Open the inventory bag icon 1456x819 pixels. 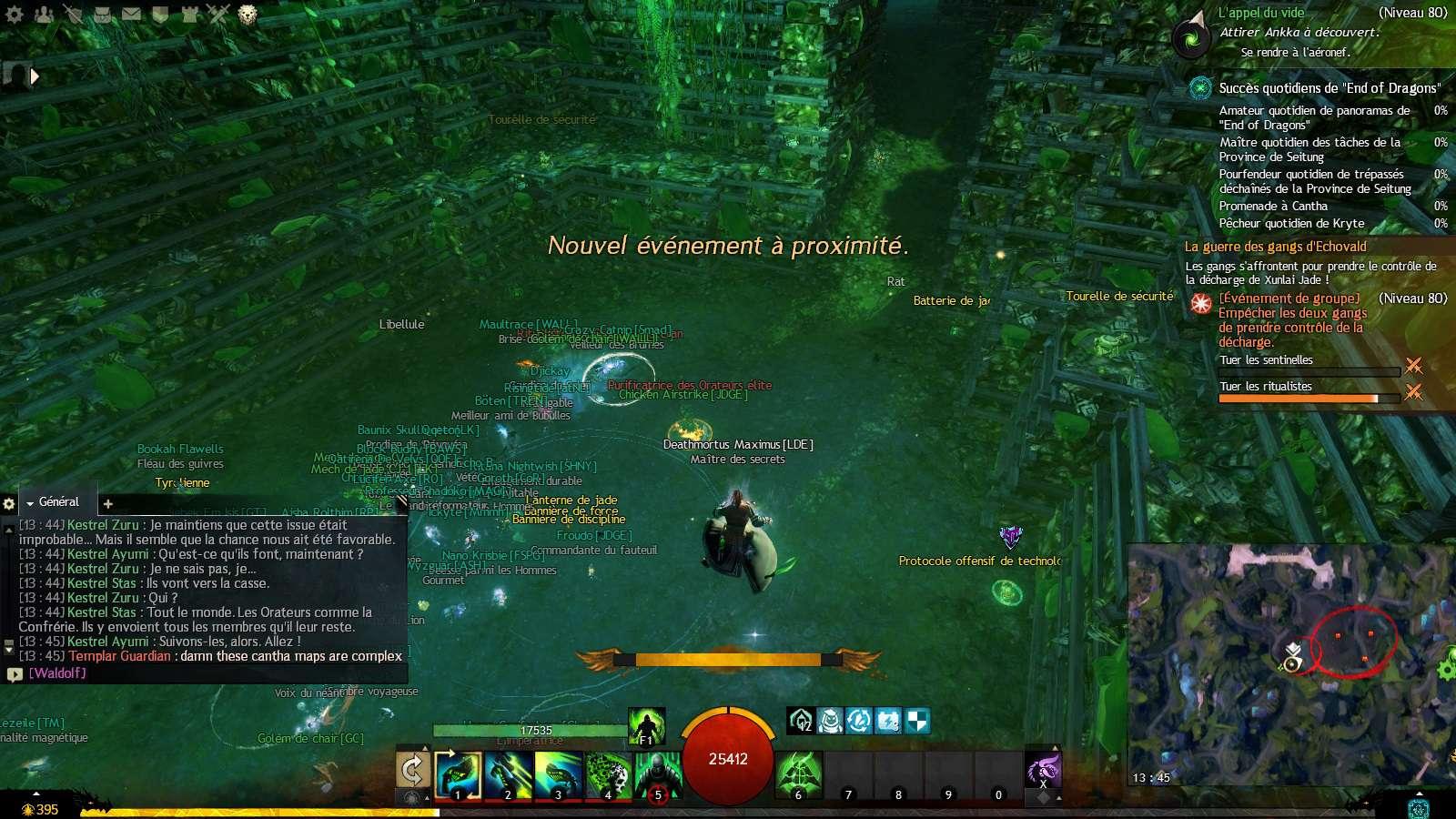pos(100,14)
